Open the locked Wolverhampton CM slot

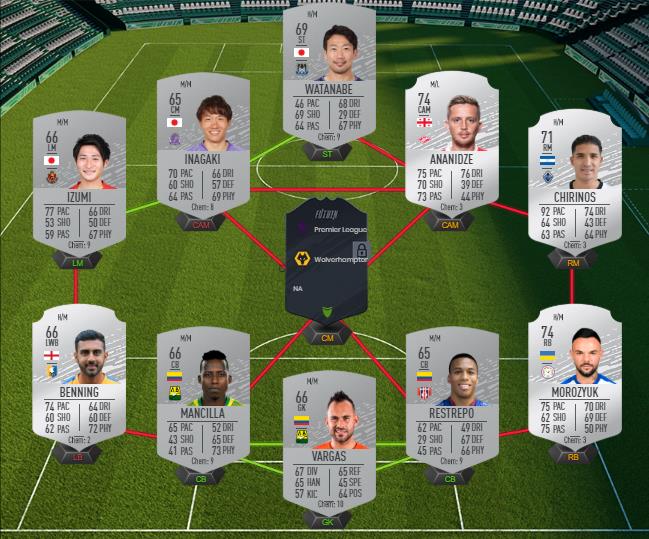tap(328, 259)
